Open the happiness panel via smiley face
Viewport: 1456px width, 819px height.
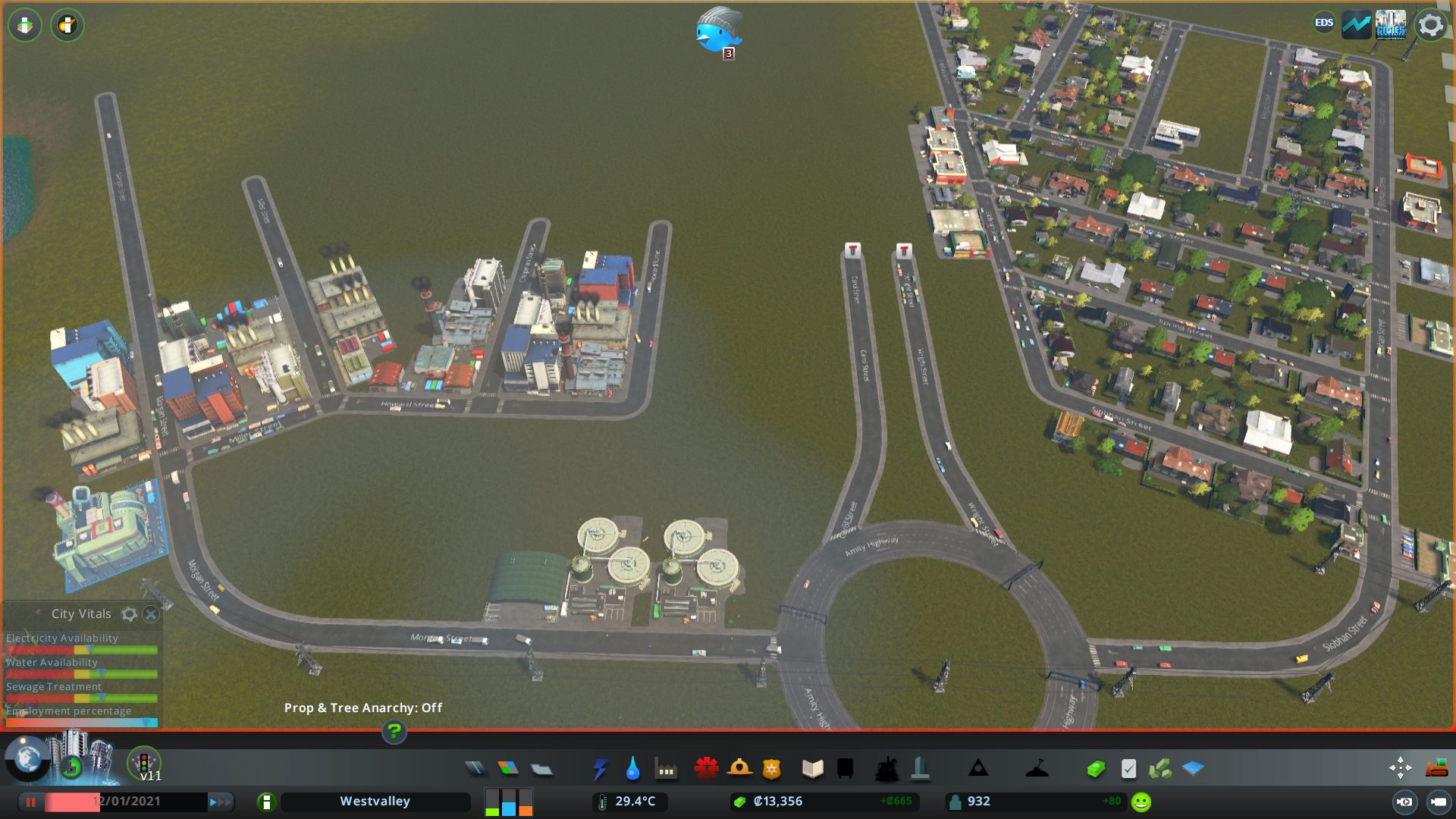pyautogui.click(x=1140, y=801)
